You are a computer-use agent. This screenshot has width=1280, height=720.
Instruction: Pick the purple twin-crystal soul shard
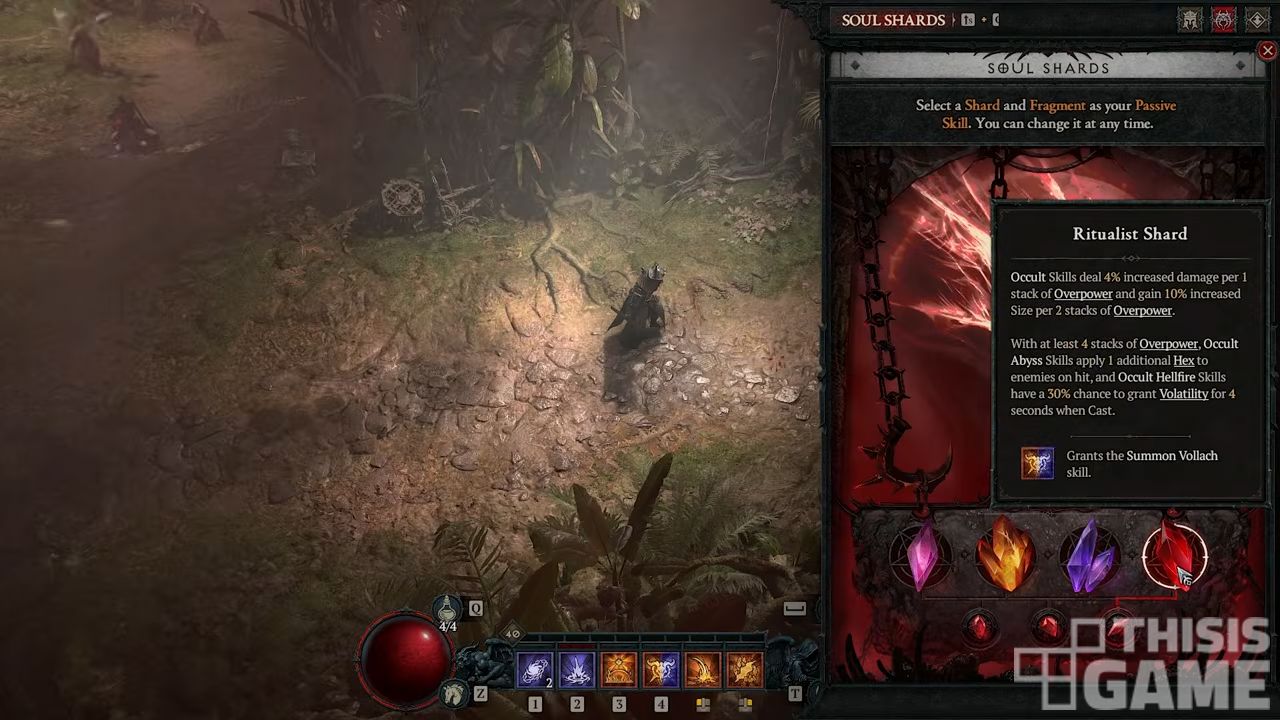pyautogui.click(x=1090, y=555)
